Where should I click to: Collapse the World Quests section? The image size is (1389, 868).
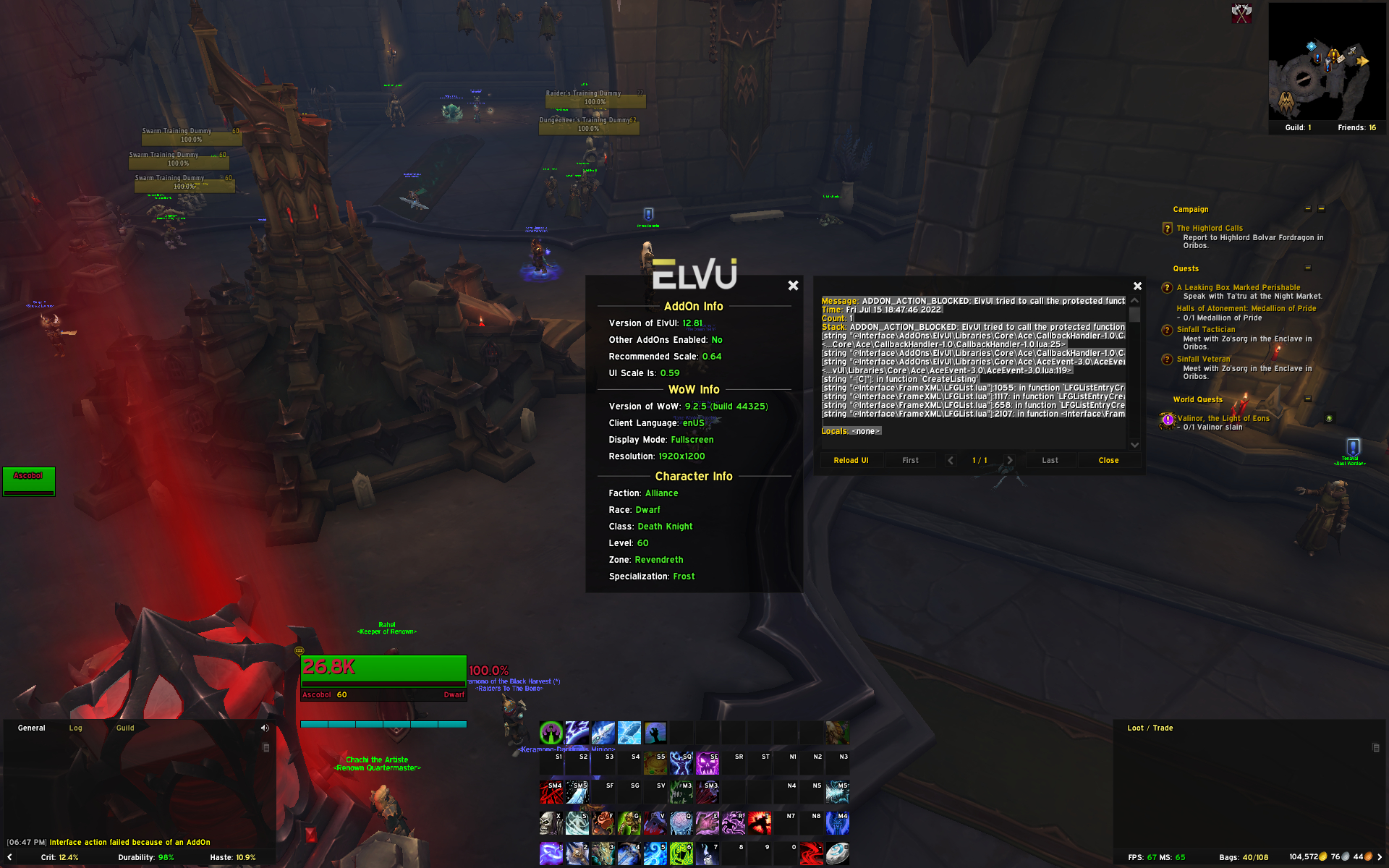[x=1308, y=399]
